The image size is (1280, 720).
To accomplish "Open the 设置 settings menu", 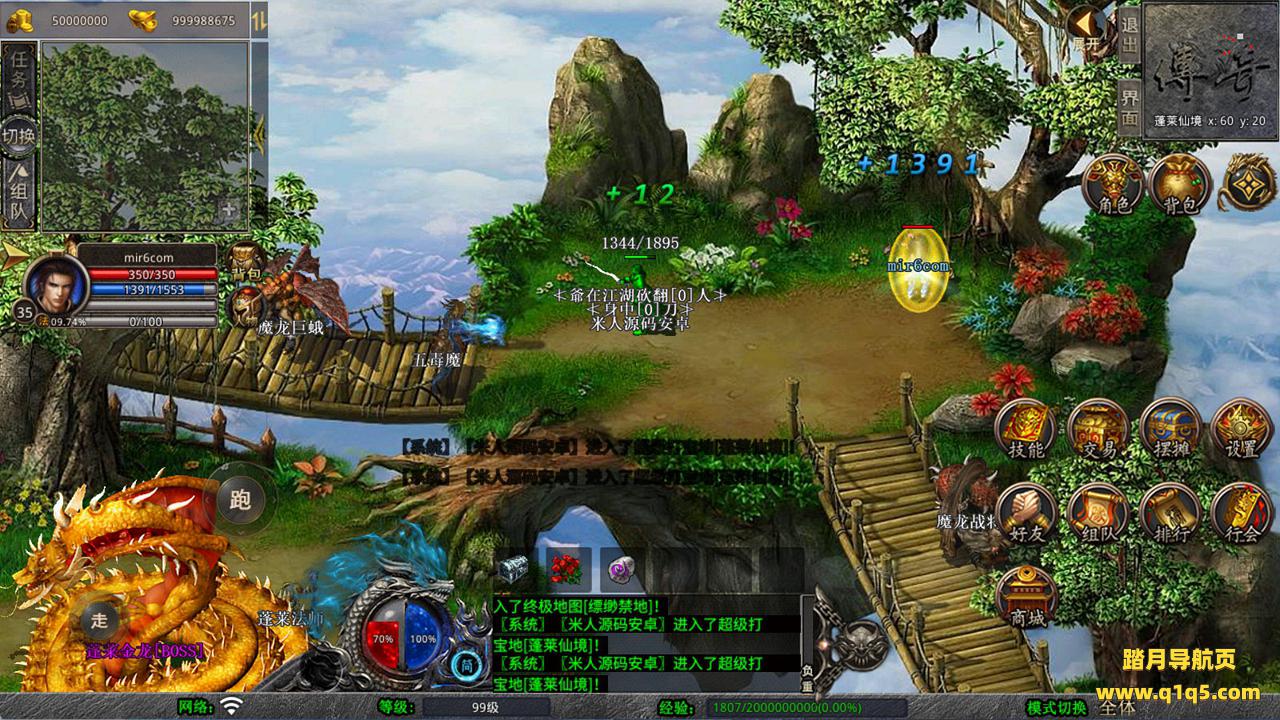I will coord(1241,430).
